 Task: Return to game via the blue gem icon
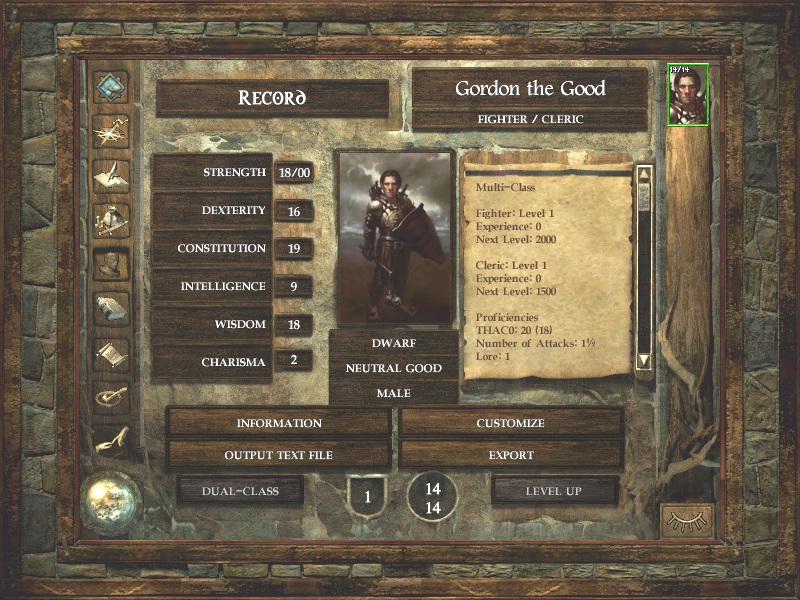(x=111, y=87)
